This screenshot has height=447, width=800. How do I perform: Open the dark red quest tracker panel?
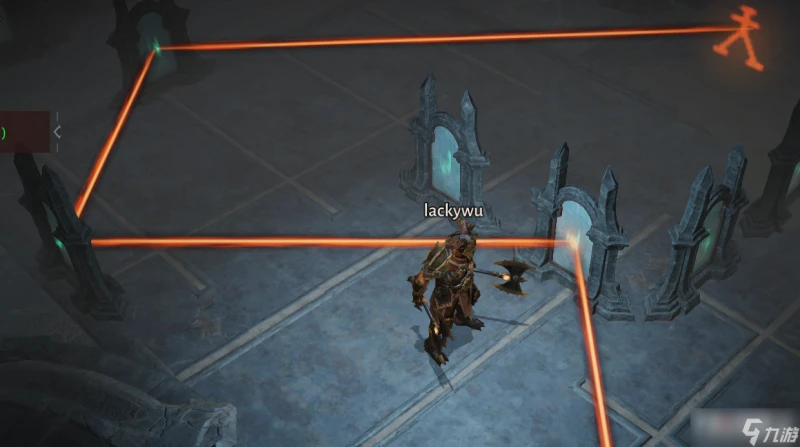[23, 131]
